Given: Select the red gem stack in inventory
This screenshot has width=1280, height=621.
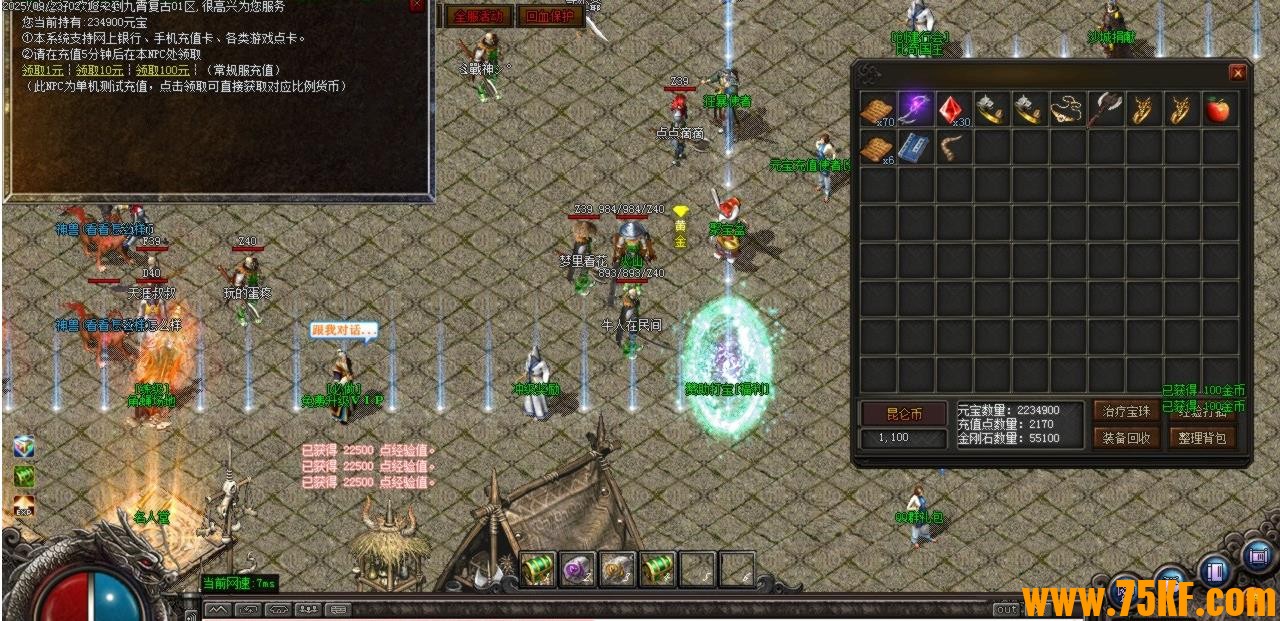Looking at the screenshot, I should tap(953, 109).
